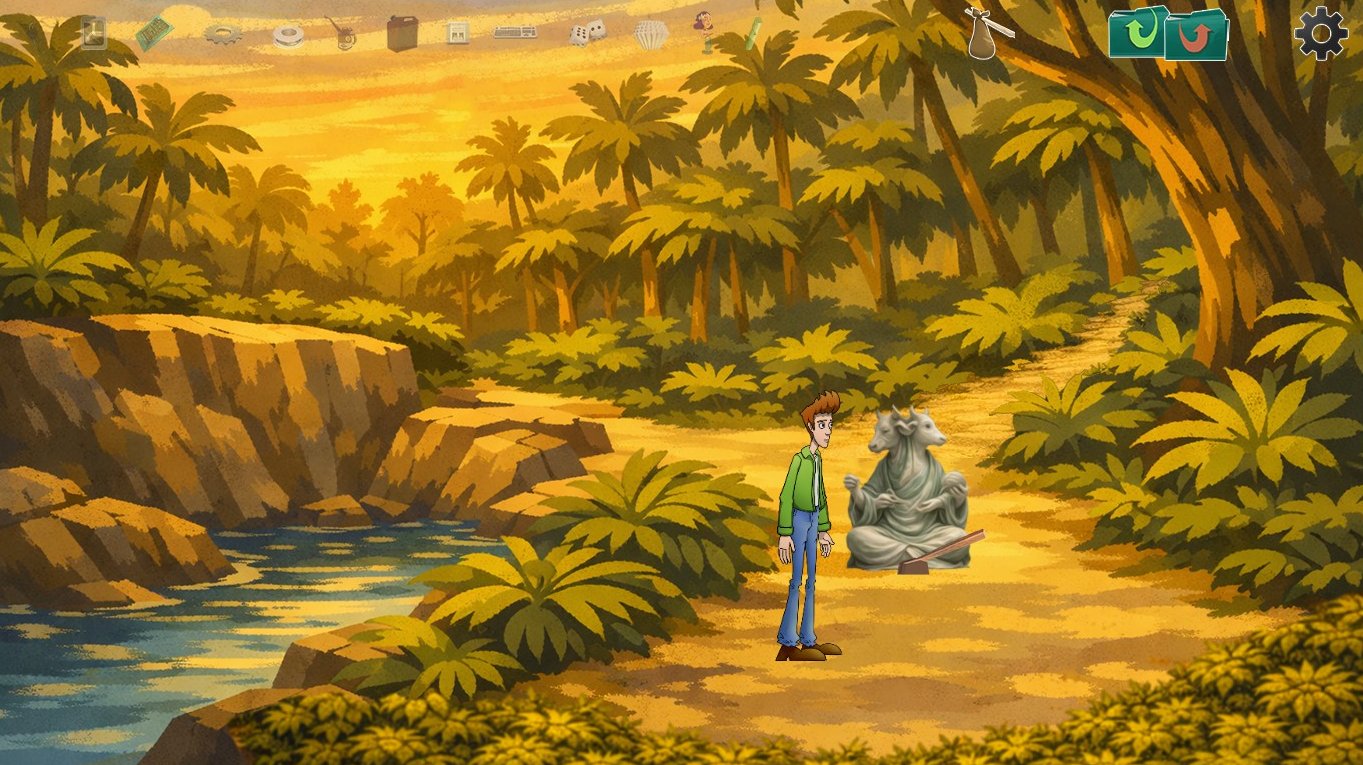1363x765 pixels.
Task: Select the brown jerrycan item
Action: (402, 34)
